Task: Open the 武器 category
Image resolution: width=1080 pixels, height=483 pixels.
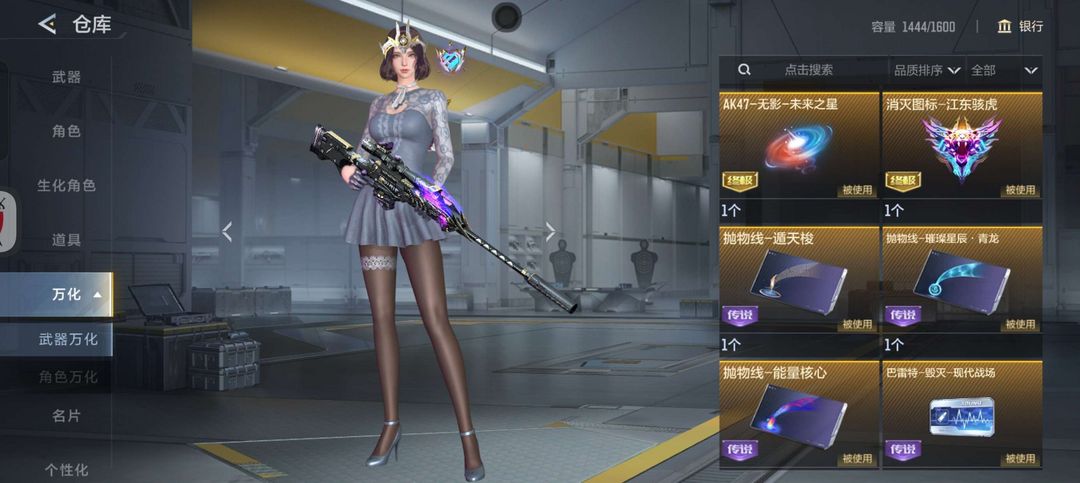Action: [x=66, y=77]
